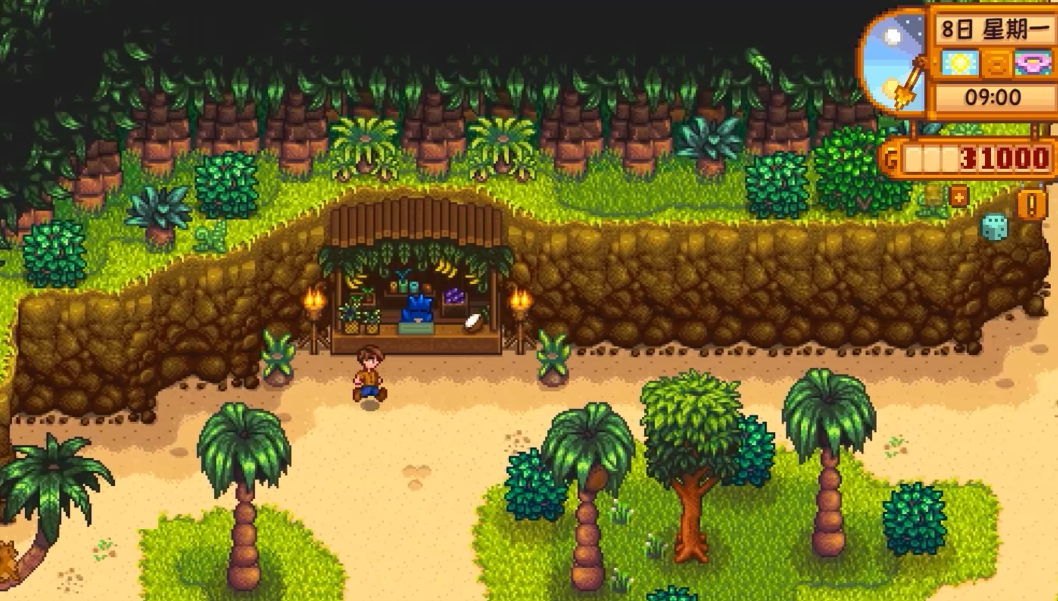Click the pink flower season icon
The height and width of the screenshot is (601, 1058).
point(1031,64)
